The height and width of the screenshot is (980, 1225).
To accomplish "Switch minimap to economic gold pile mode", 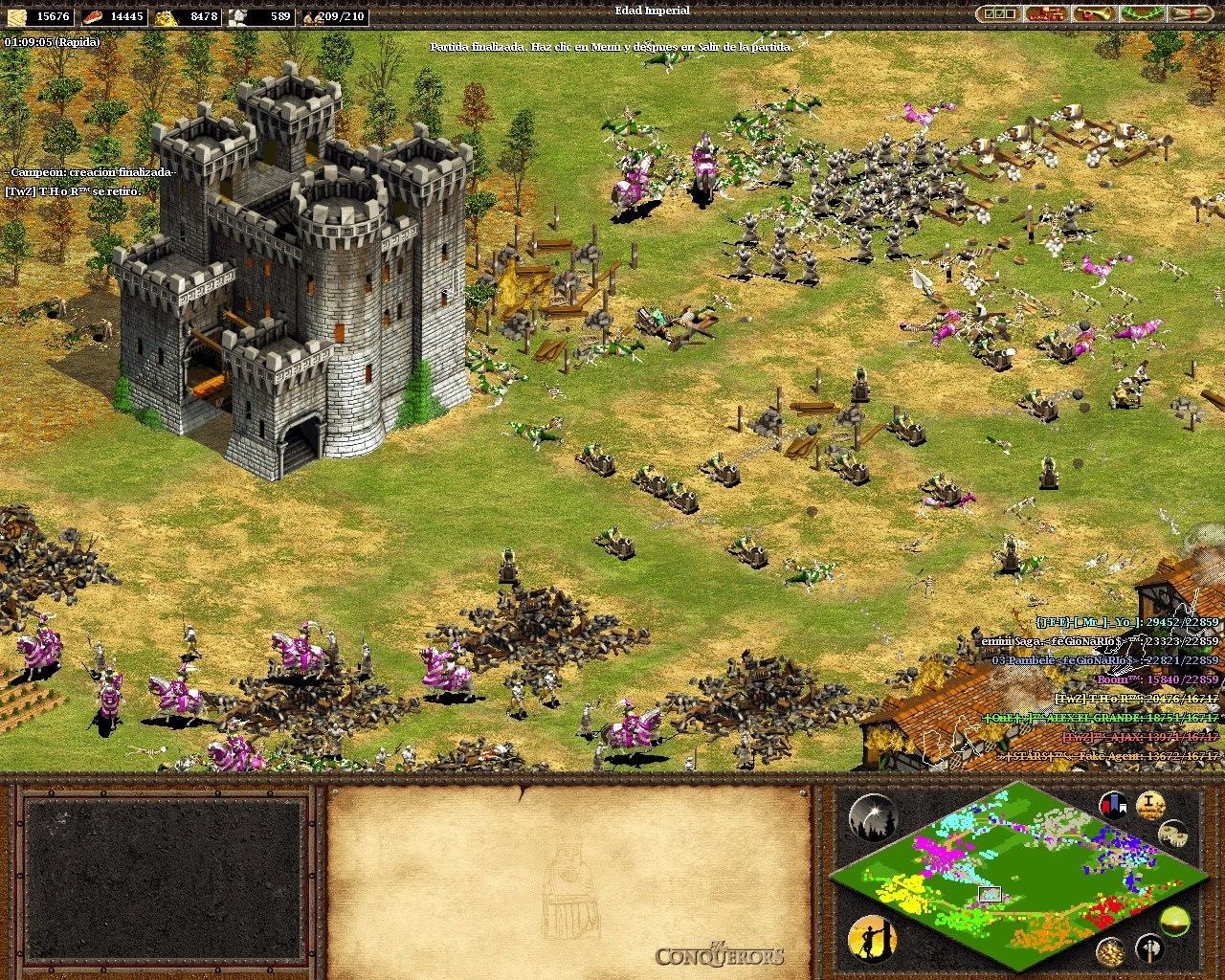I will click(x=1110, y=950).
